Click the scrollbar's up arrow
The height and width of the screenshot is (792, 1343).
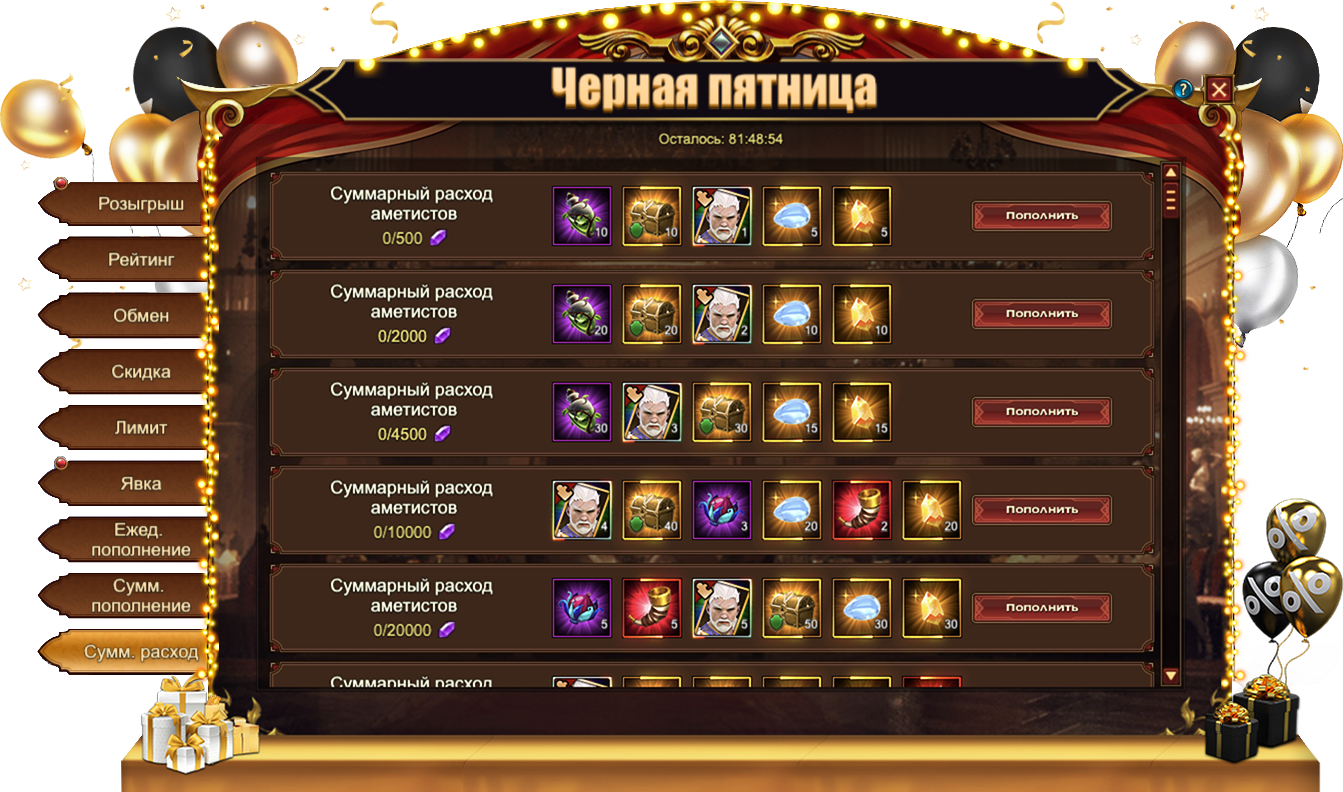click(x=1171, y=172)
